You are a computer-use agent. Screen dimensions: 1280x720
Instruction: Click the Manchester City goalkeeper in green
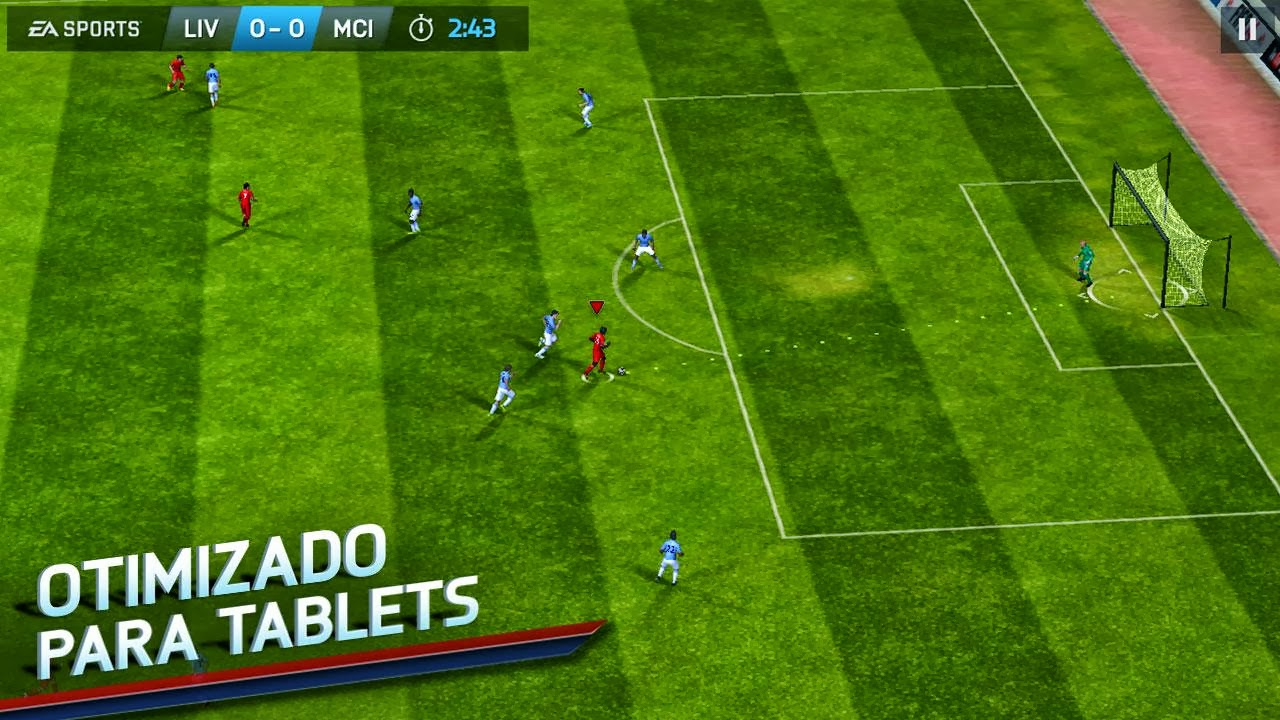1085,262
